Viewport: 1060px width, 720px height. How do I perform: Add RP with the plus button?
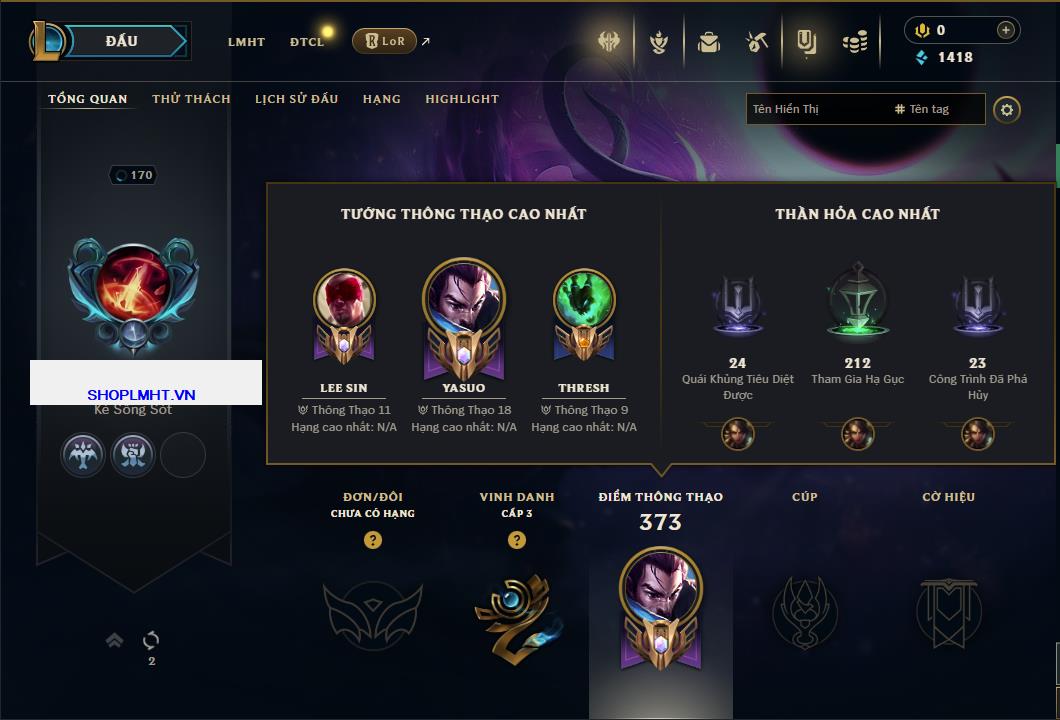click(x=1005, y=30)
